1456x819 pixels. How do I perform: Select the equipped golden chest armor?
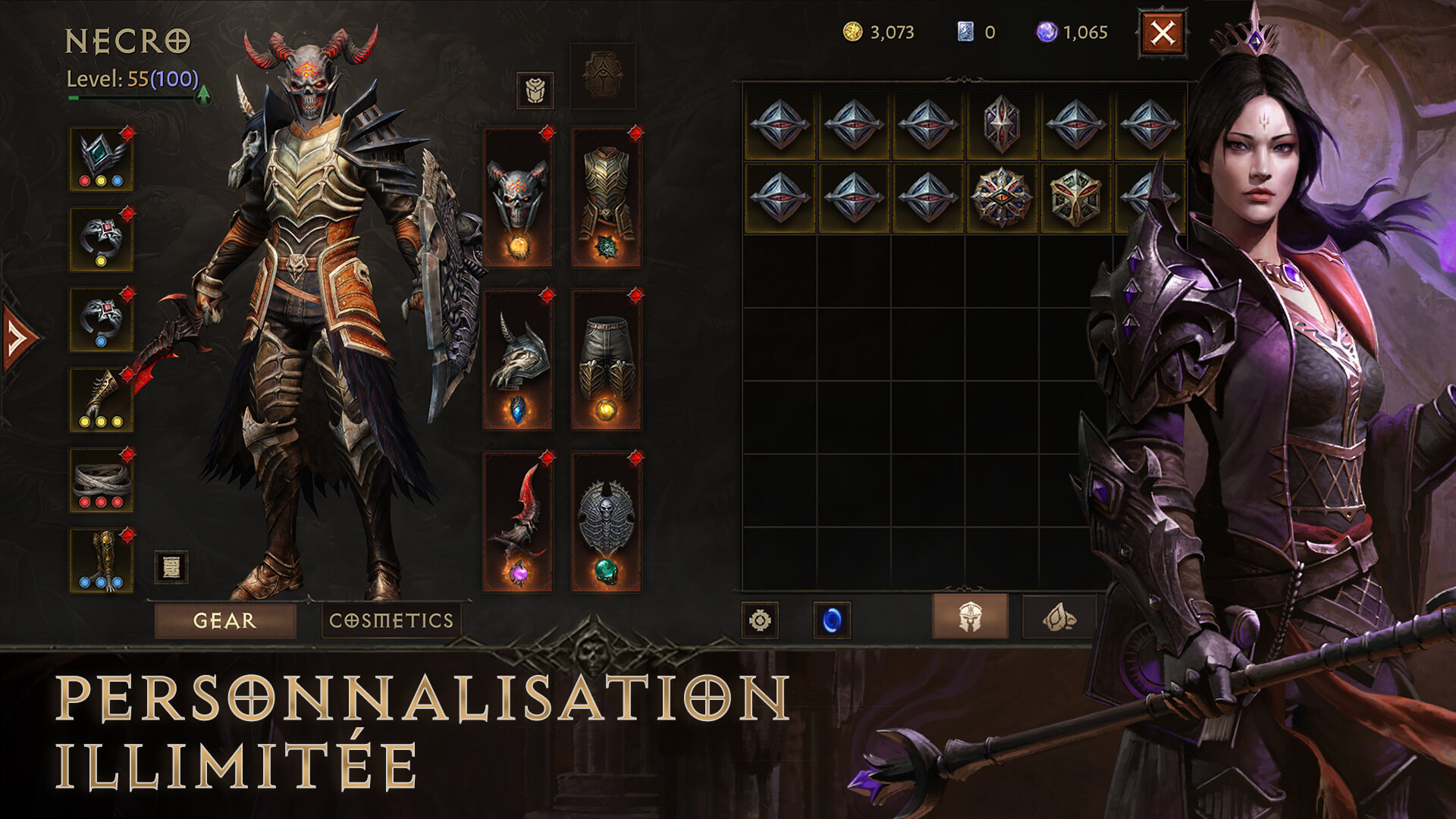click(x=606, y=199)
